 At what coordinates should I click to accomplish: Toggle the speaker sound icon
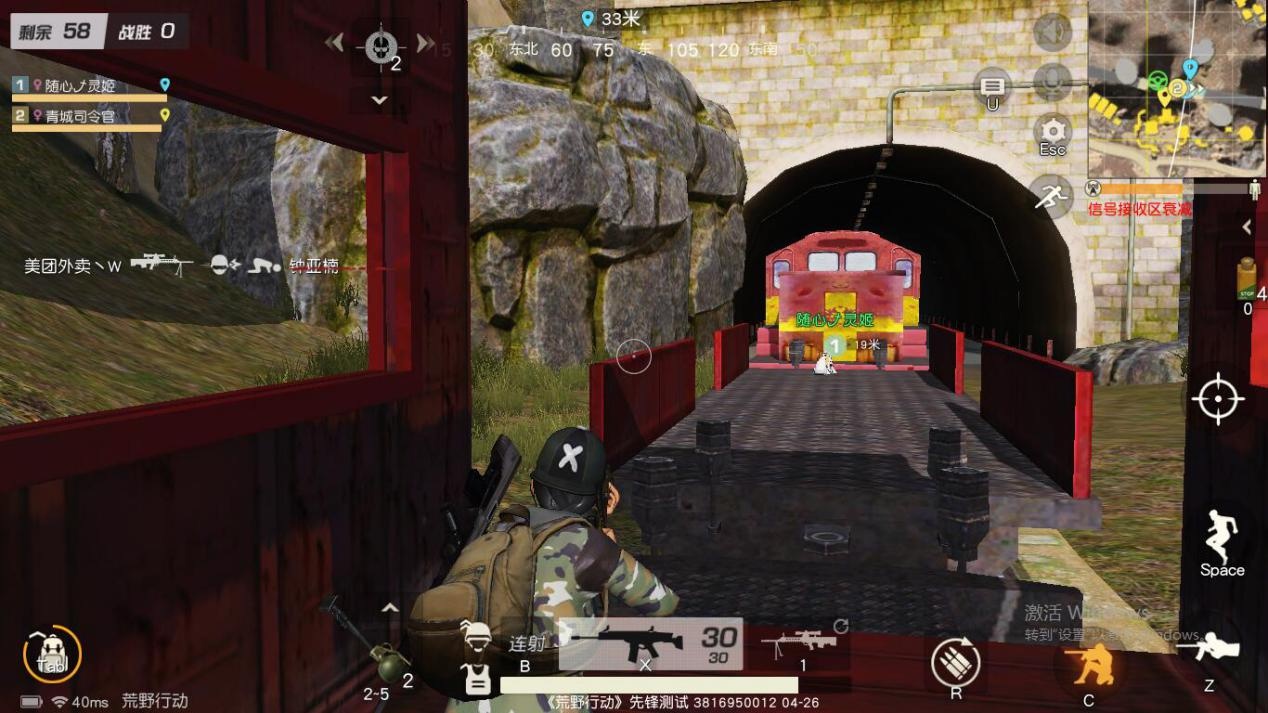[1052, 34]
